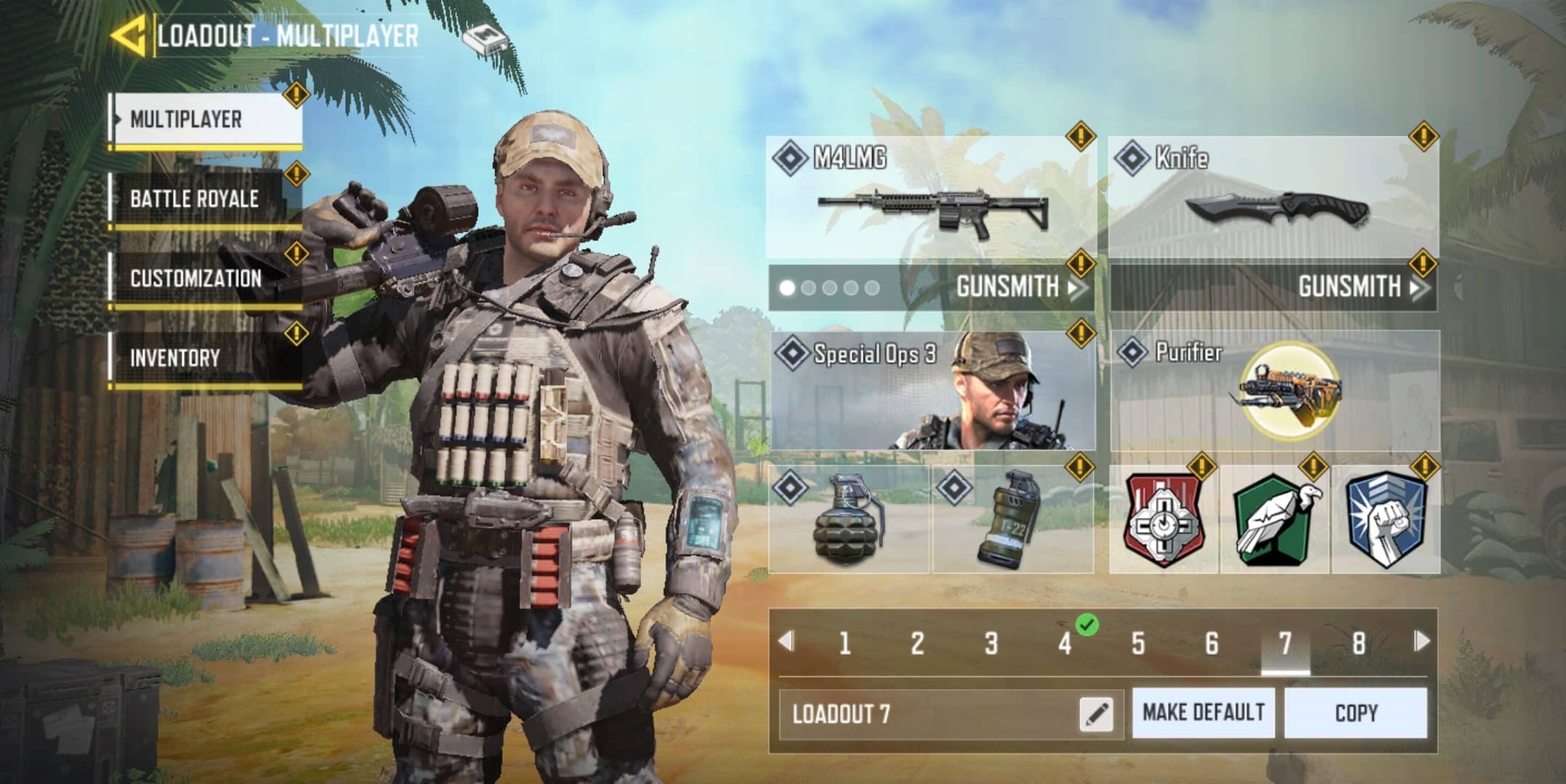Select the green vulture perk icon

(x=1275, y=520)
